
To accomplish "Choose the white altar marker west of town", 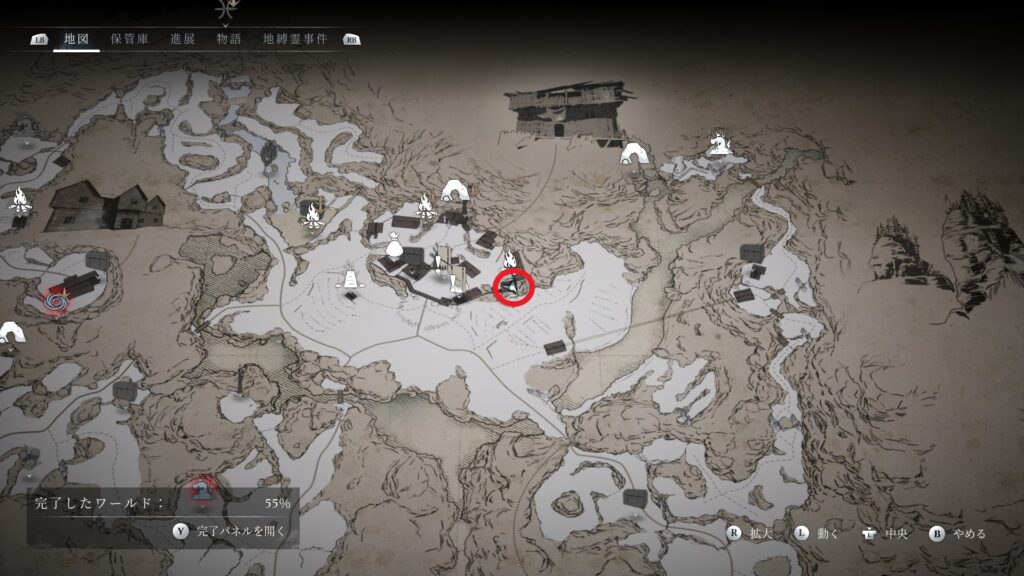I will pyautogui.click(x=350, y=279).
